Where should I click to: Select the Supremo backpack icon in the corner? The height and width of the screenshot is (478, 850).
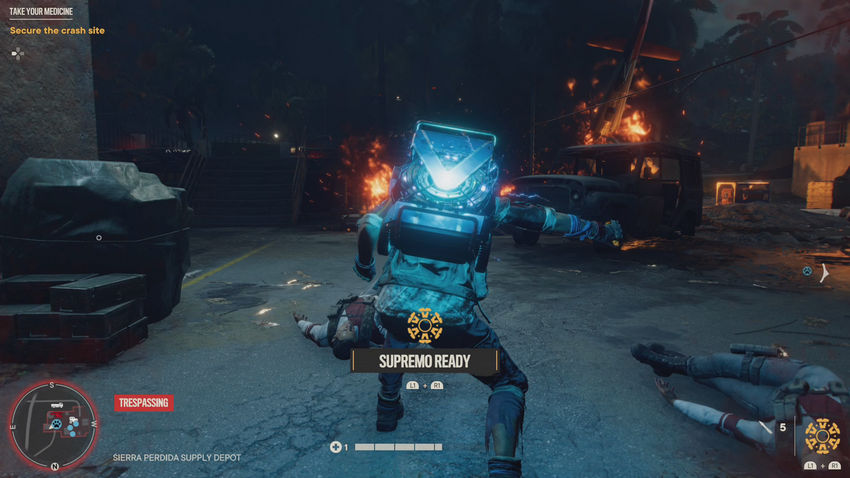point(822,435)
